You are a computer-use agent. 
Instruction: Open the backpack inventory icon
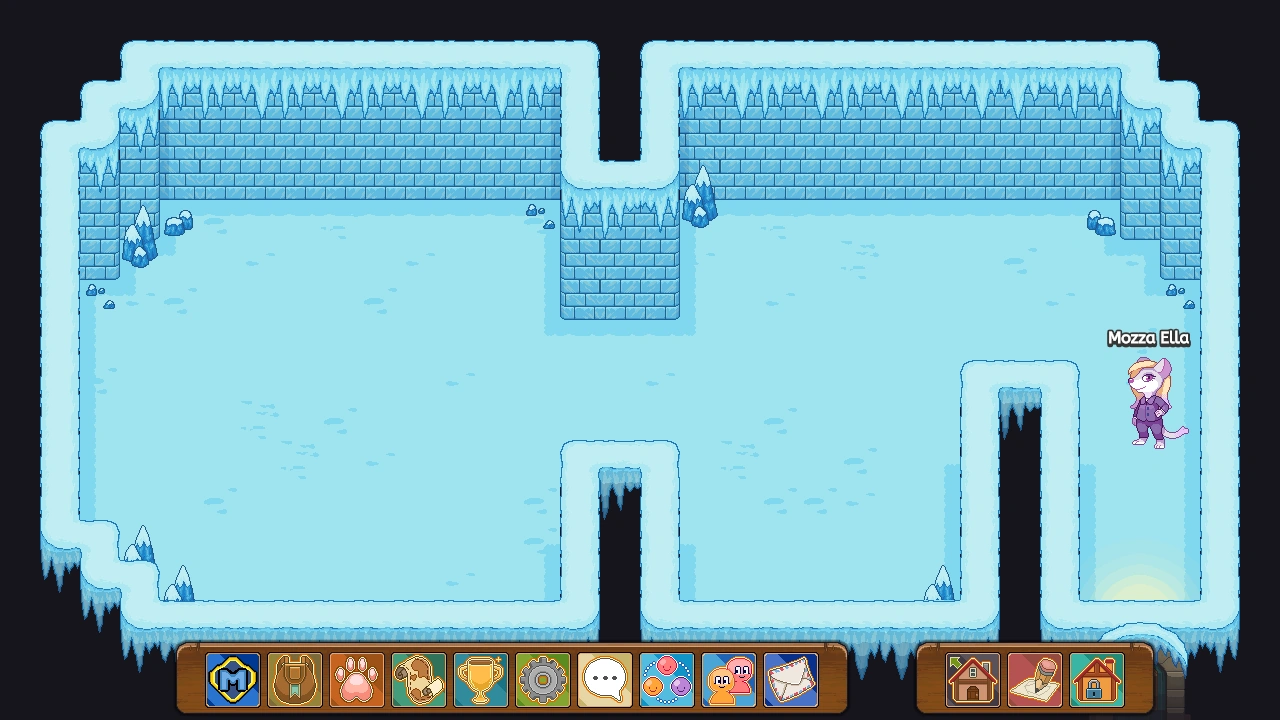tap(292, 681)
